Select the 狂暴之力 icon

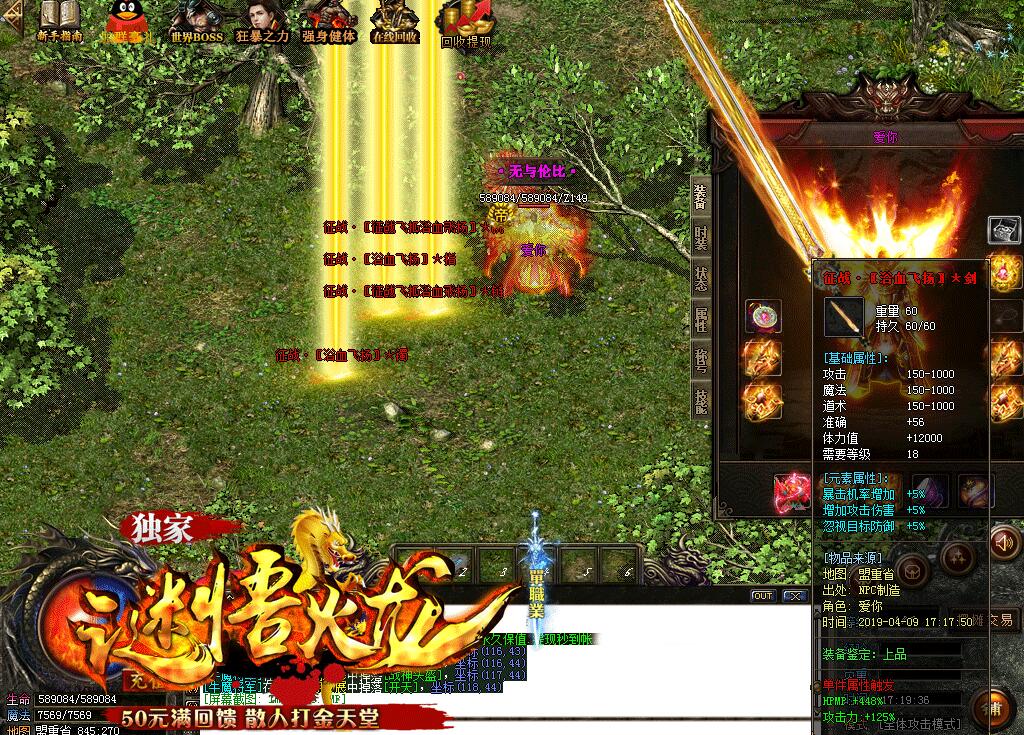tap(262, 21)
